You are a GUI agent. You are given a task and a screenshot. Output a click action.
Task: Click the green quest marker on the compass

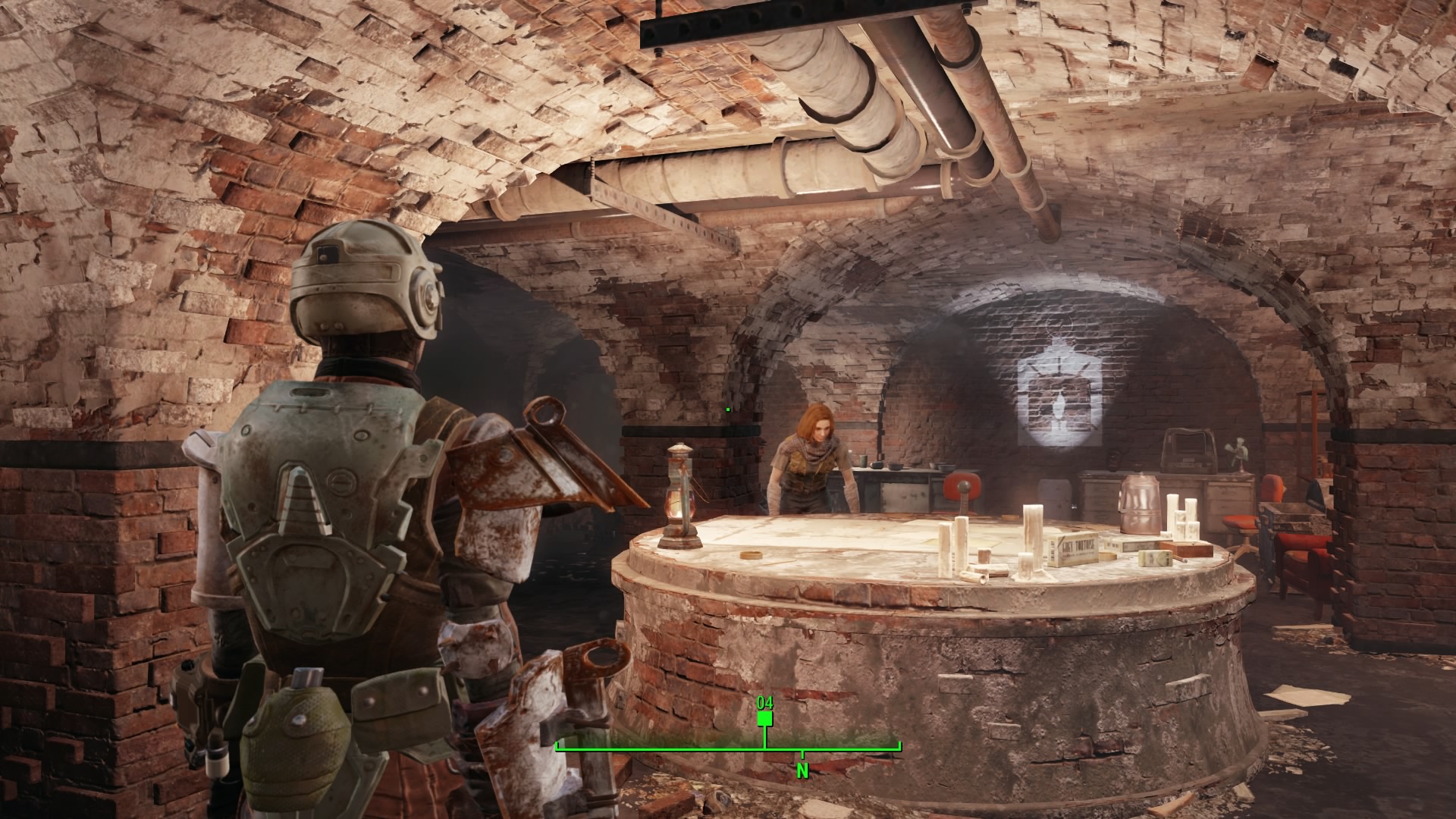[x=764, y=717]
